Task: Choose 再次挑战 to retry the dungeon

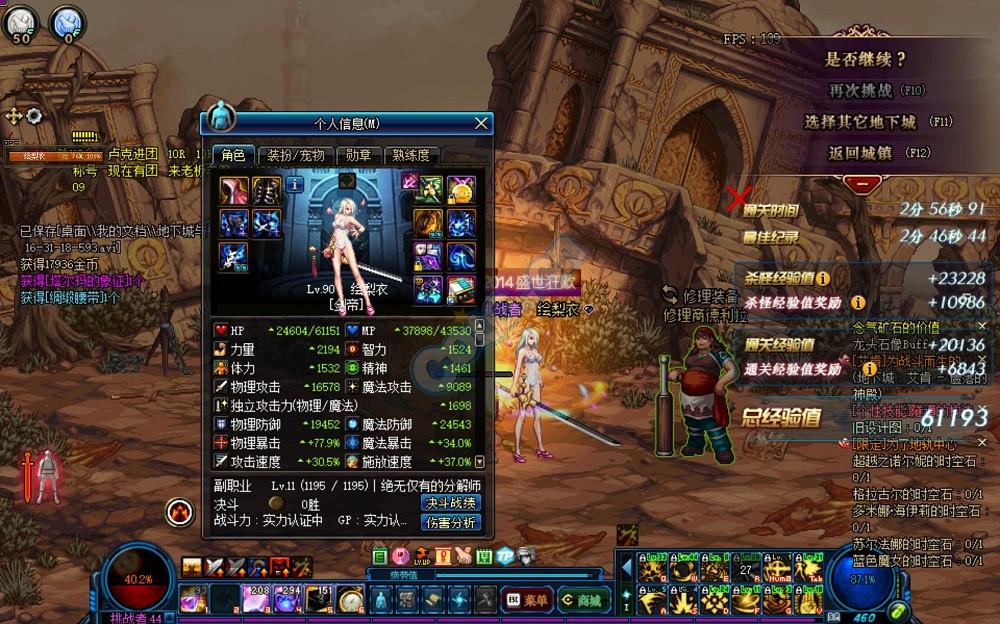Action: point(860,91)
